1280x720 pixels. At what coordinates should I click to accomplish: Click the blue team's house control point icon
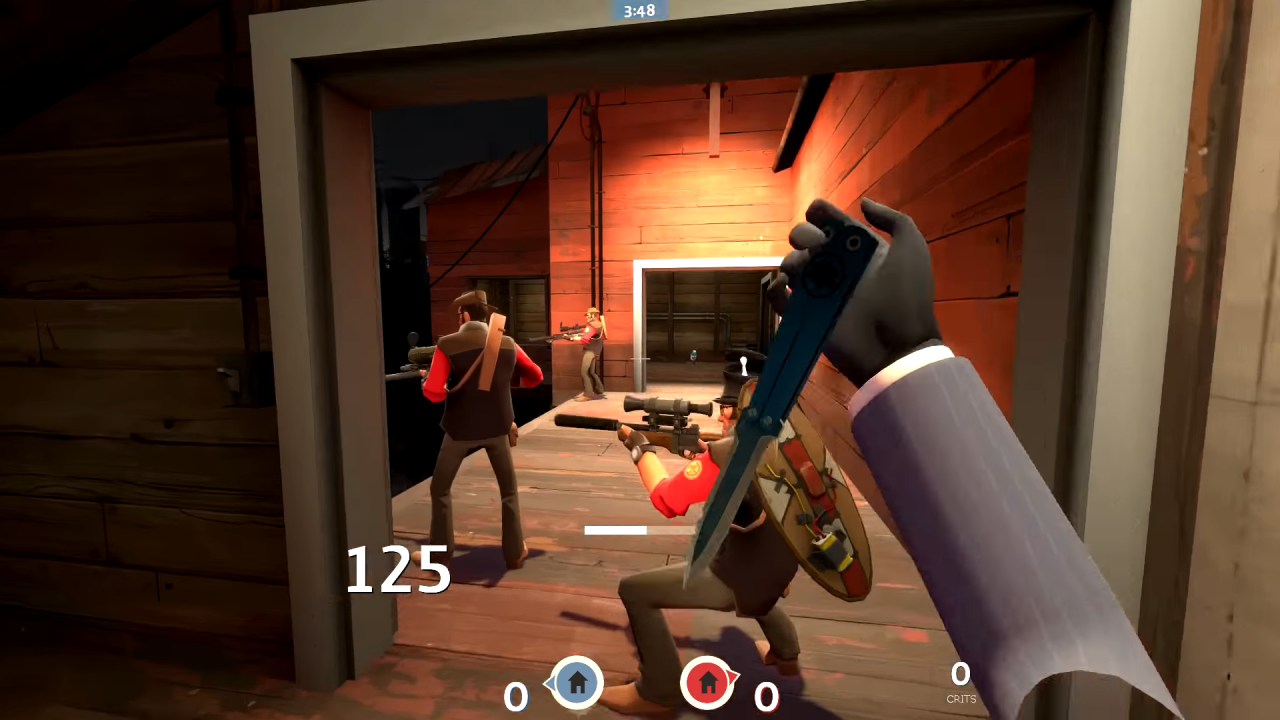pyautogui.click(x=577, y=683)
